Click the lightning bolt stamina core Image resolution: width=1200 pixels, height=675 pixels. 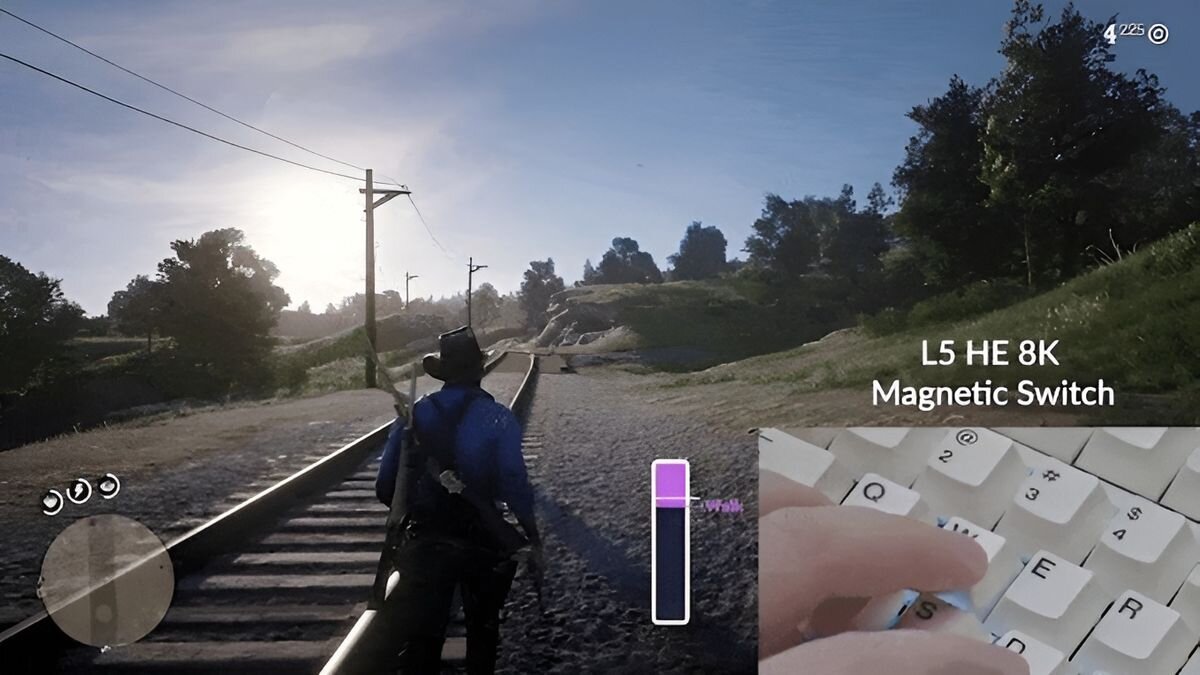pyautogui.click(x=79, y=491)
